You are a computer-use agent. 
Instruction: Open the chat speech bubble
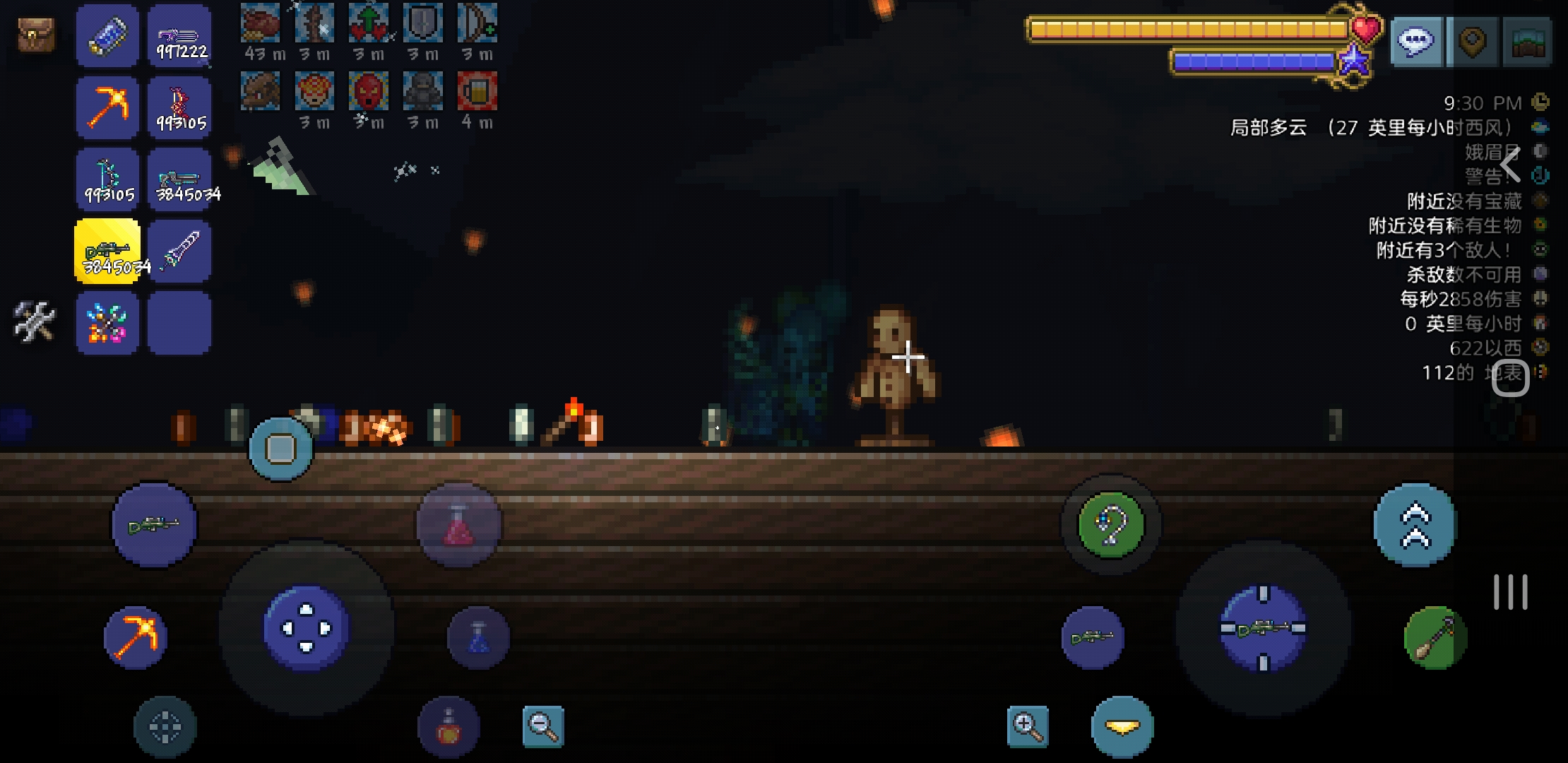pyautogui.click(x=1416, y=42)
